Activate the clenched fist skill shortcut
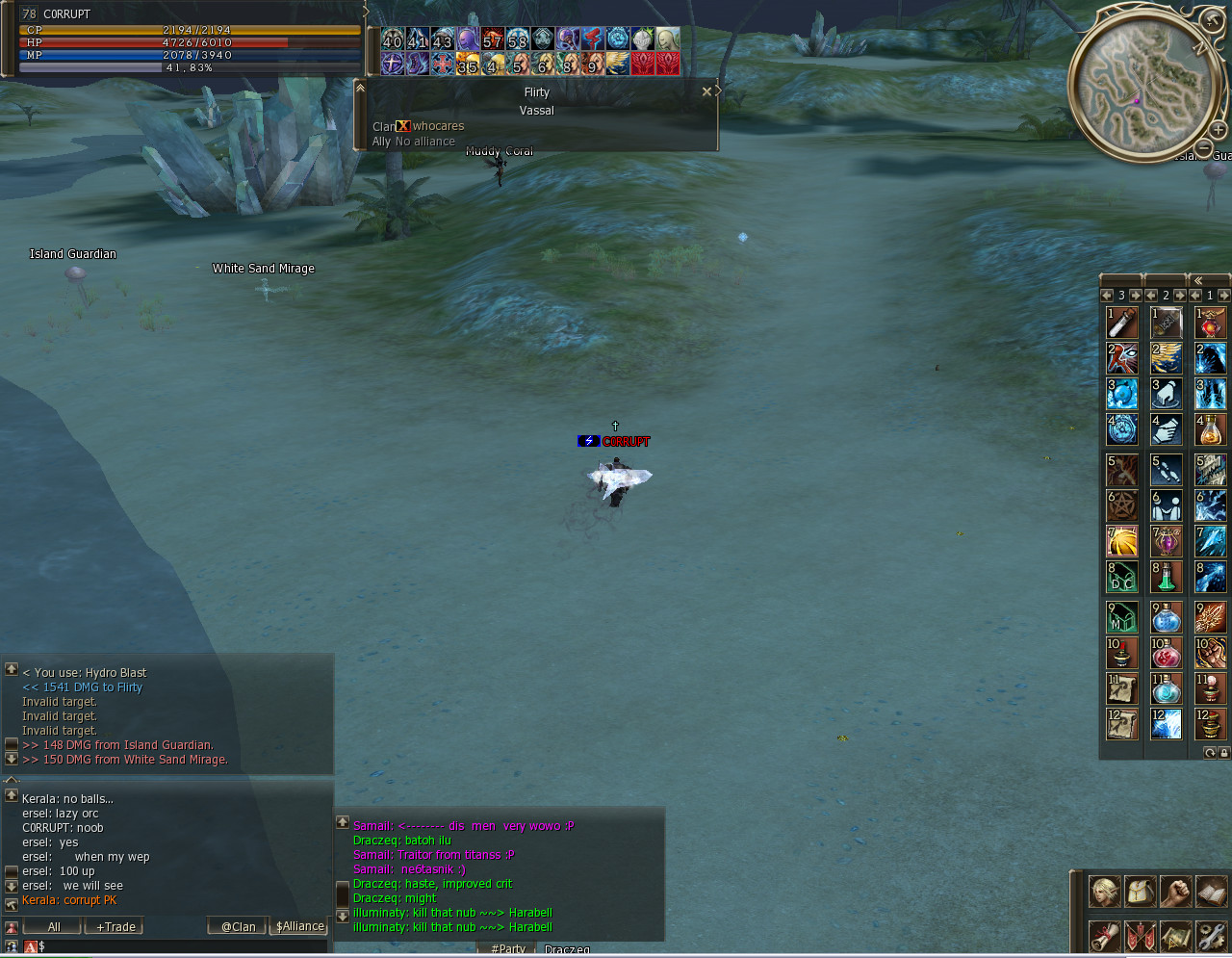The image size is (1232, 958). pyautogui.click(x=1211, y=653)
